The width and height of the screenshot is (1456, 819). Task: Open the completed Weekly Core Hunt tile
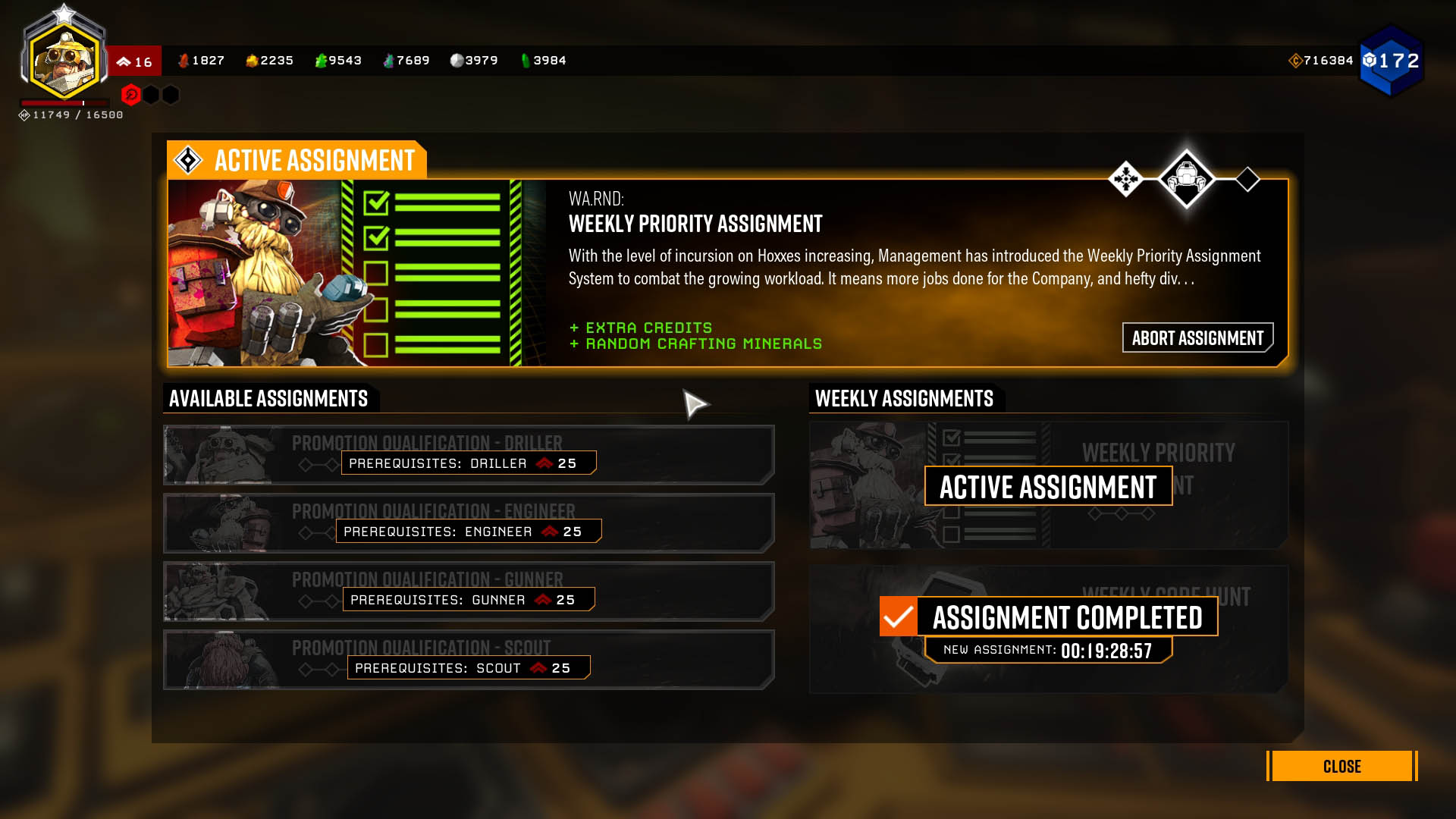(1048, 628)
